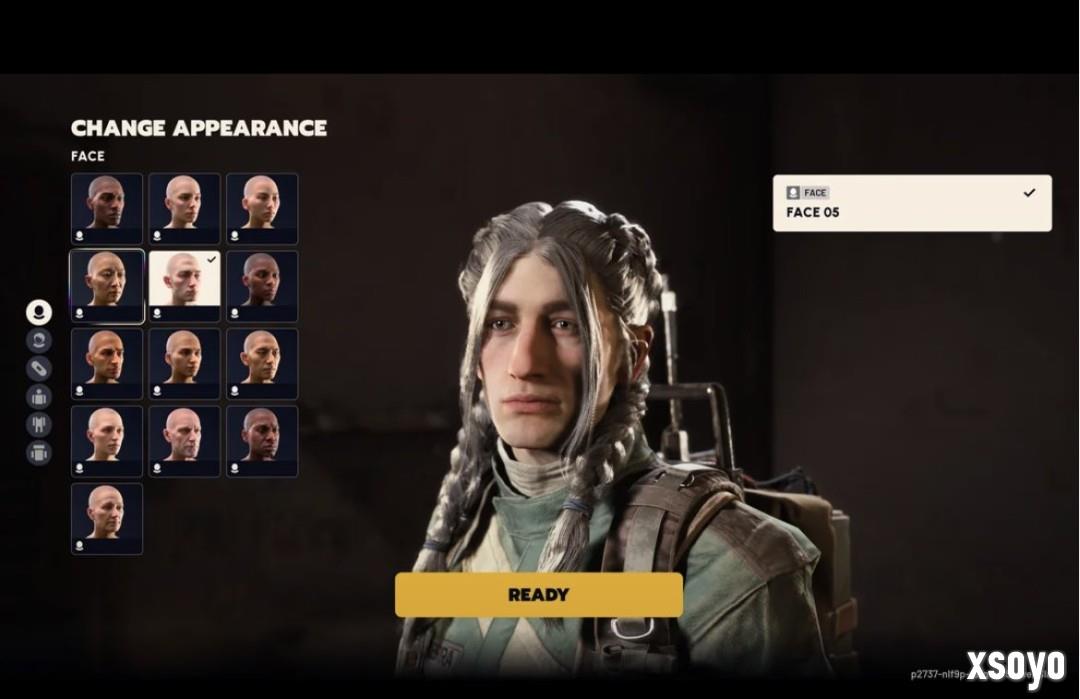Screen dimensions: 1080x699
Task: Select the FACE 05 card
Action: 911,203
